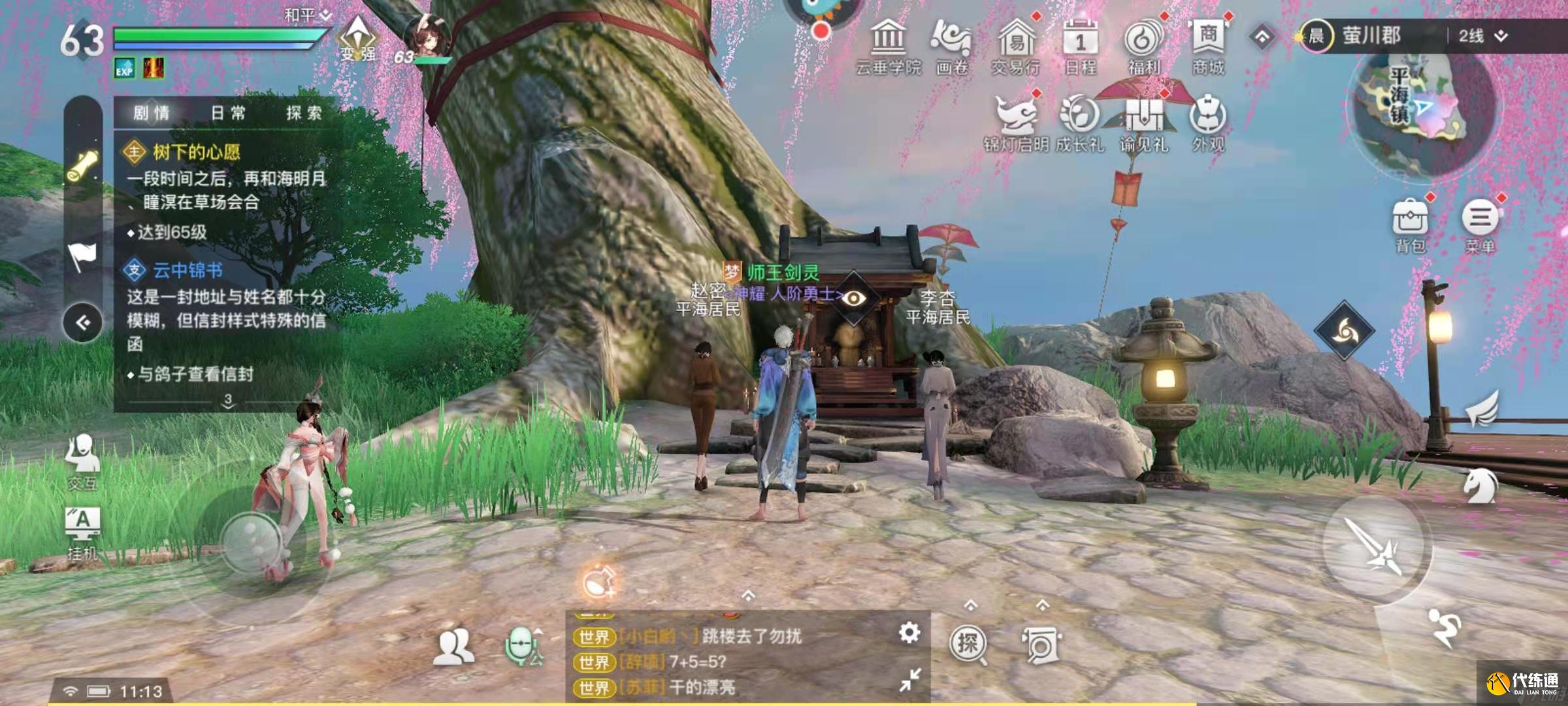Image resolution: width=1568 pixels, height=706 pixels.
Task: Open chat settings gear
Action: (909, 633)
